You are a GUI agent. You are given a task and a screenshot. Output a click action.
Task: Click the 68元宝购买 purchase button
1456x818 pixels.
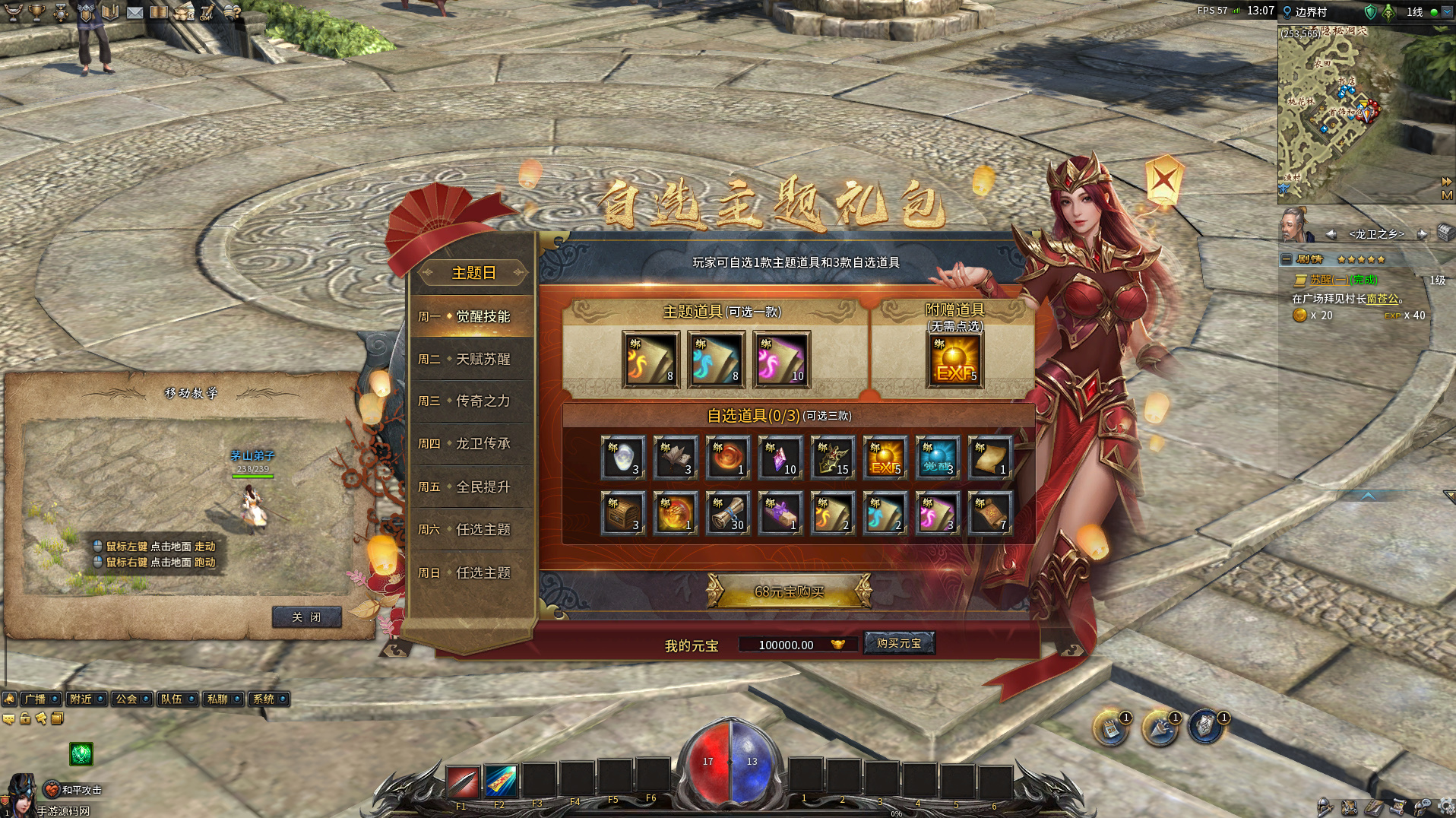[789, 591]
